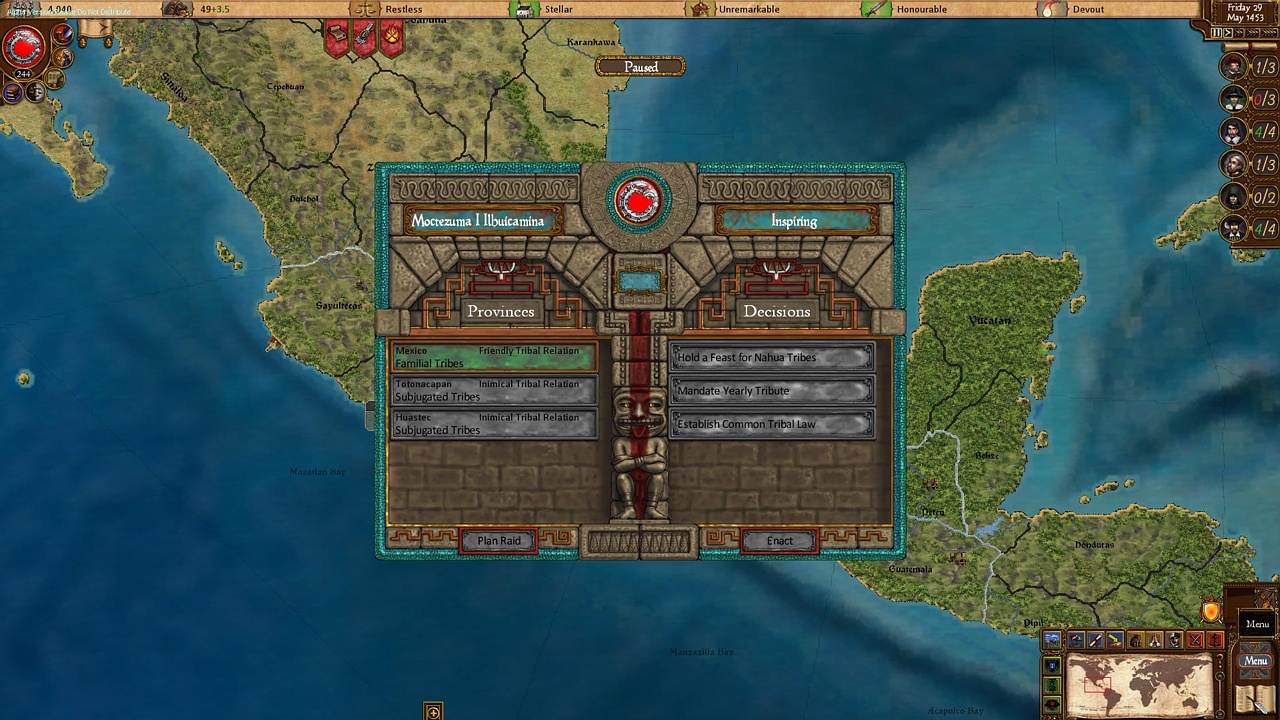Click the question mark help icon beside the minimap
The height and width of the screenshot is (720, 1280).
tap(1220, 660)
